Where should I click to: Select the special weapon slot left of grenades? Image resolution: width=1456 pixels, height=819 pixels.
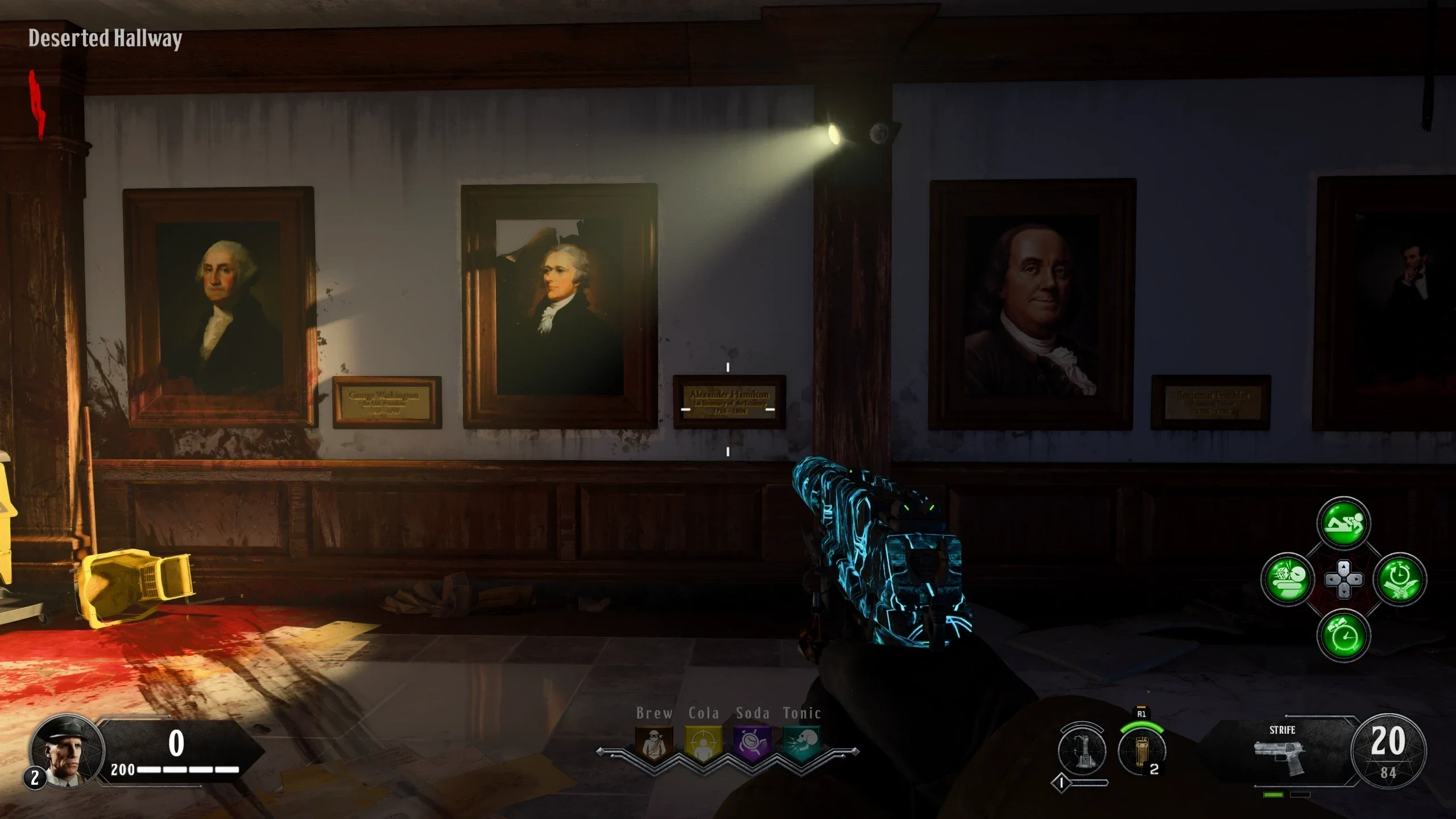pos(1082,751)
